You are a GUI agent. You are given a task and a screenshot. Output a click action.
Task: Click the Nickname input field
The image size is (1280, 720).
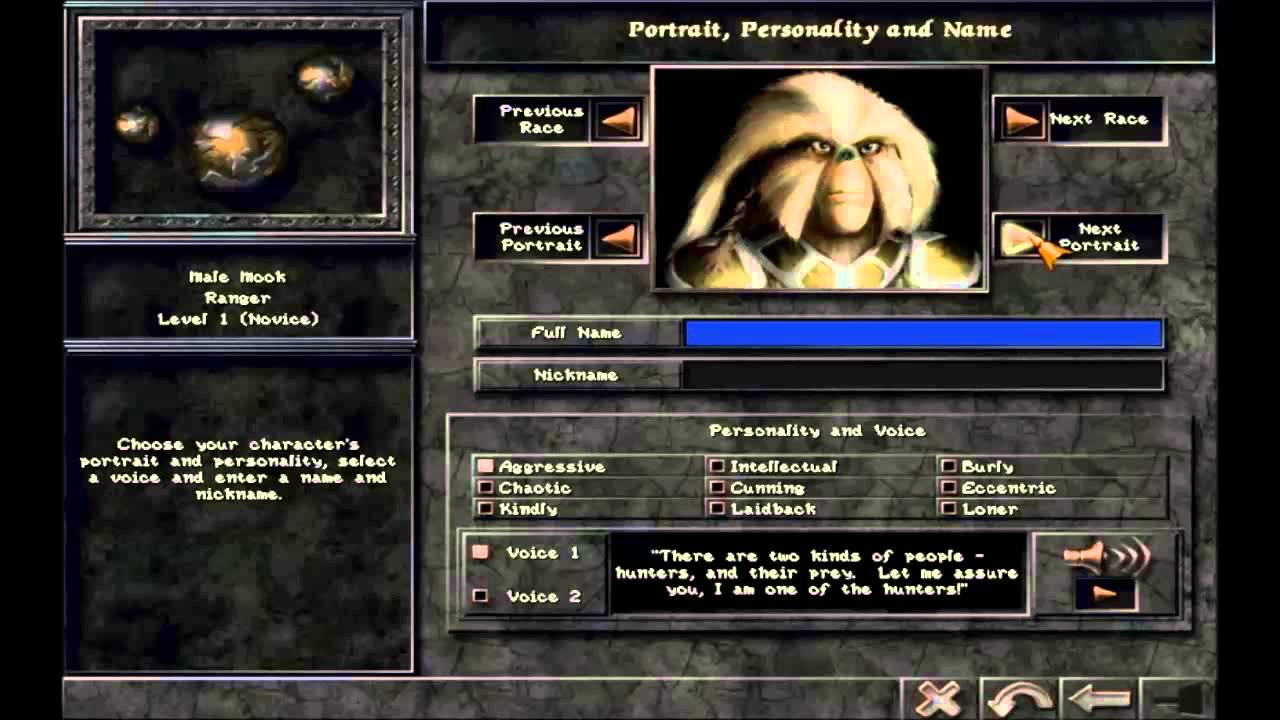coord(920,376)
